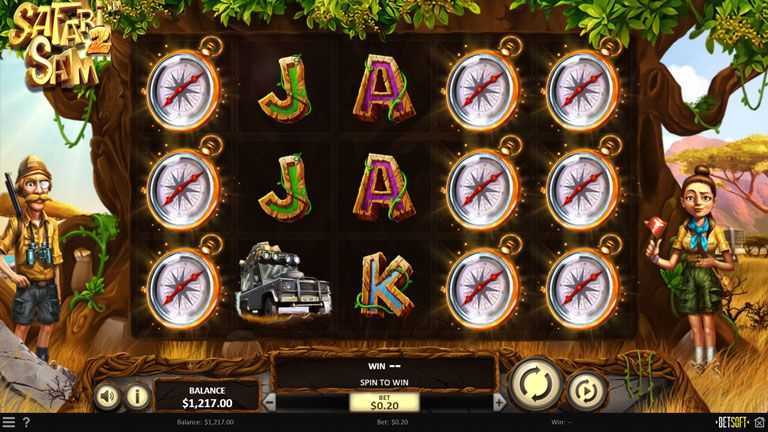Screen dimensions: 768x432
Task: Open the hamburger menu in the bottom bar
Action: pyautogui.click(x=9, y=423)
